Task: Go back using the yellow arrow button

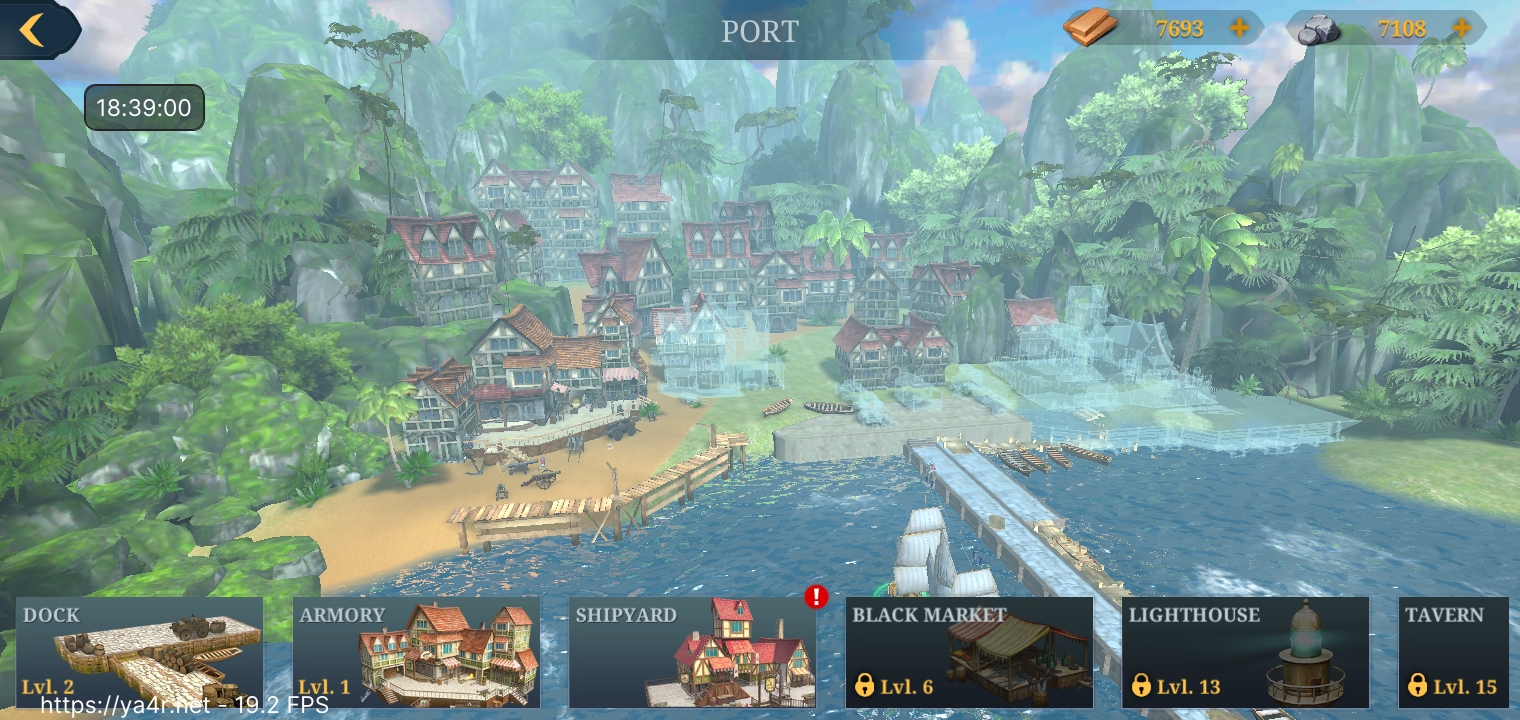Action: pos(33,30)
